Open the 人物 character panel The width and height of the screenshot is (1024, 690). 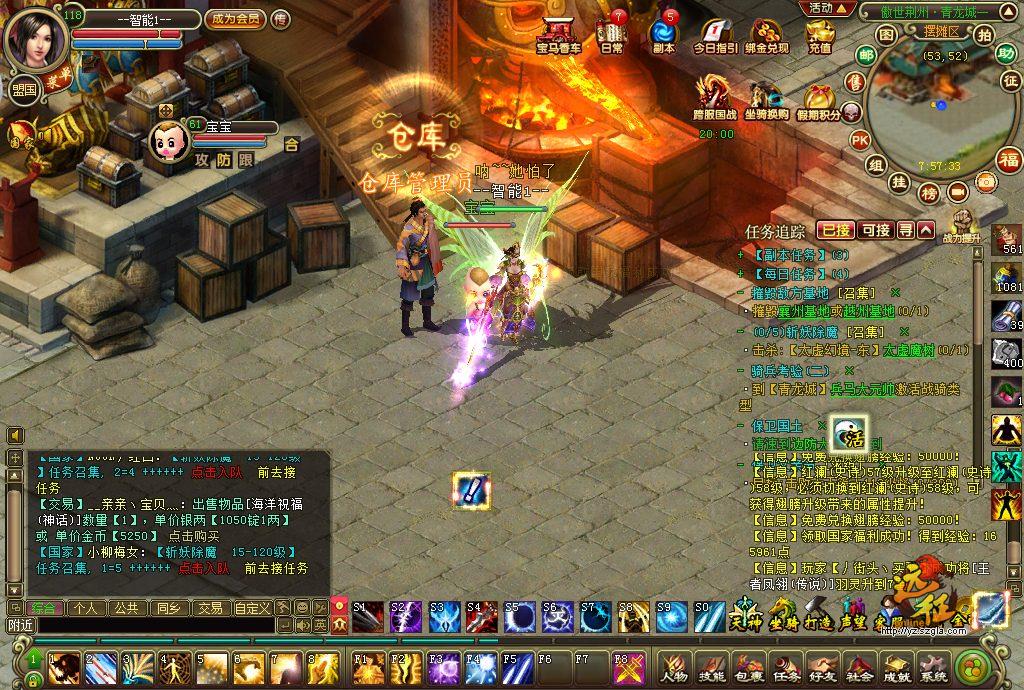pyautogui.click(x=674, y=665)
